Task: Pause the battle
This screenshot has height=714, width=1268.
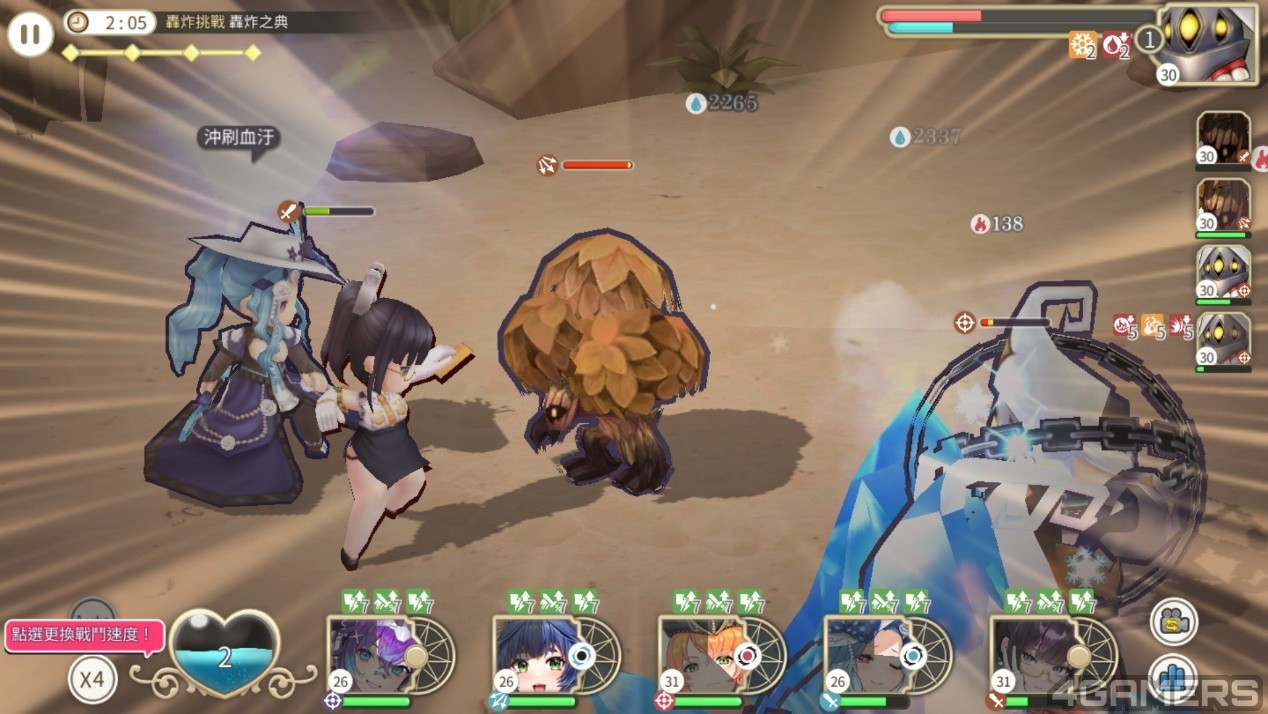Action: tap(30, 35)
